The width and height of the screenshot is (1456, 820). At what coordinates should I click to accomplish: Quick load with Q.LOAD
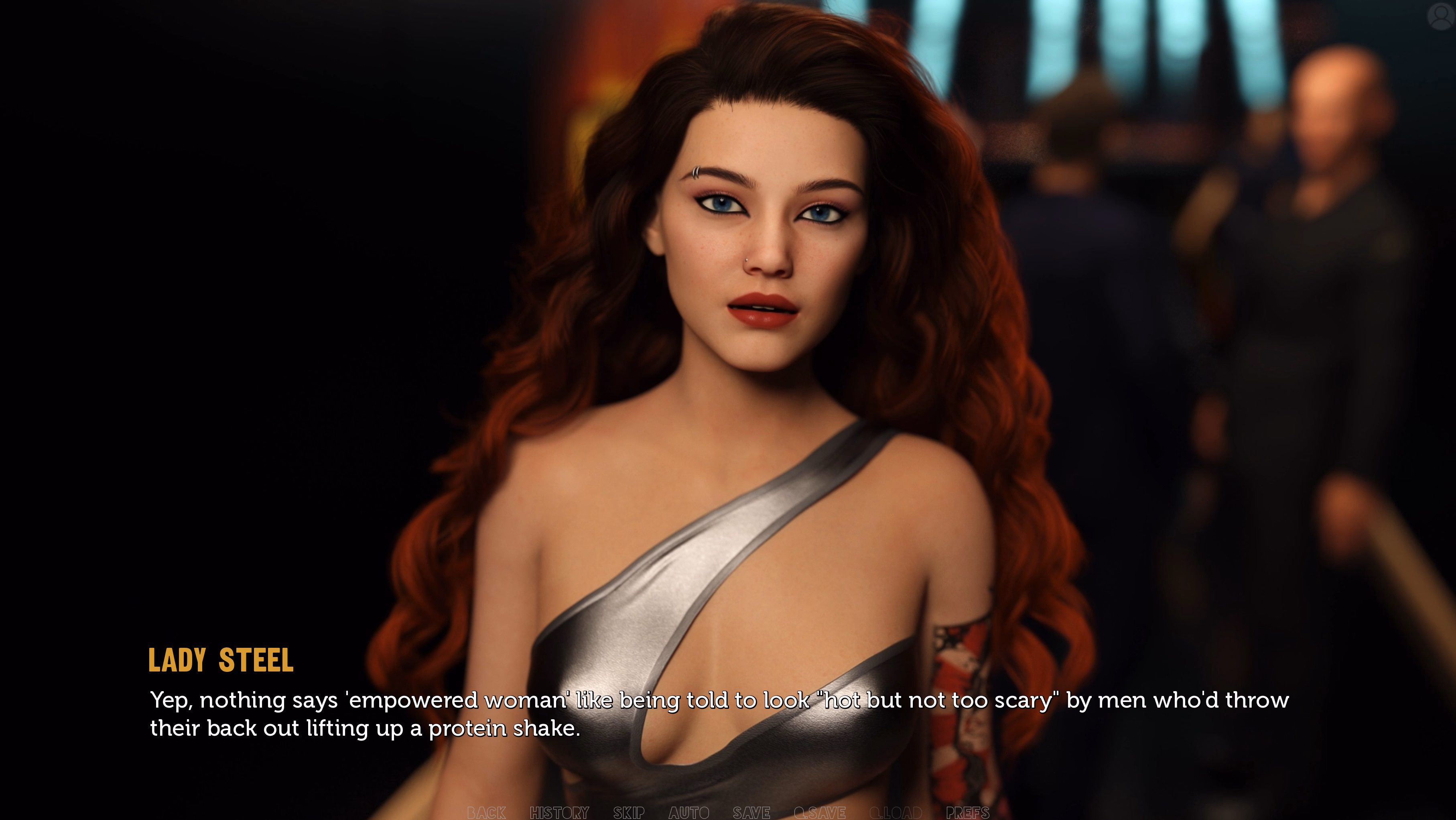click(x=895, y=813)
